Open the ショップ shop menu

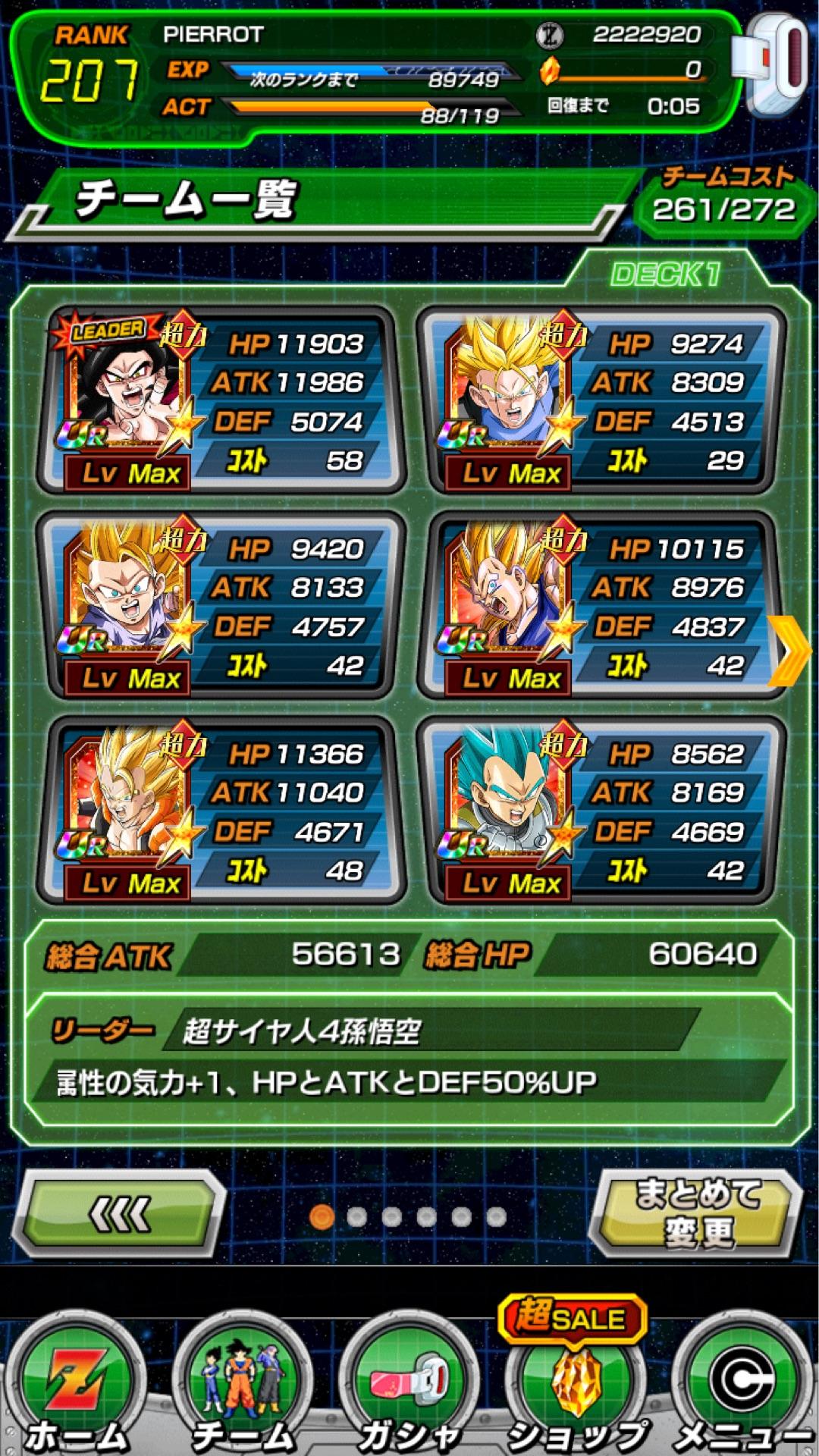coord(575,1386)
